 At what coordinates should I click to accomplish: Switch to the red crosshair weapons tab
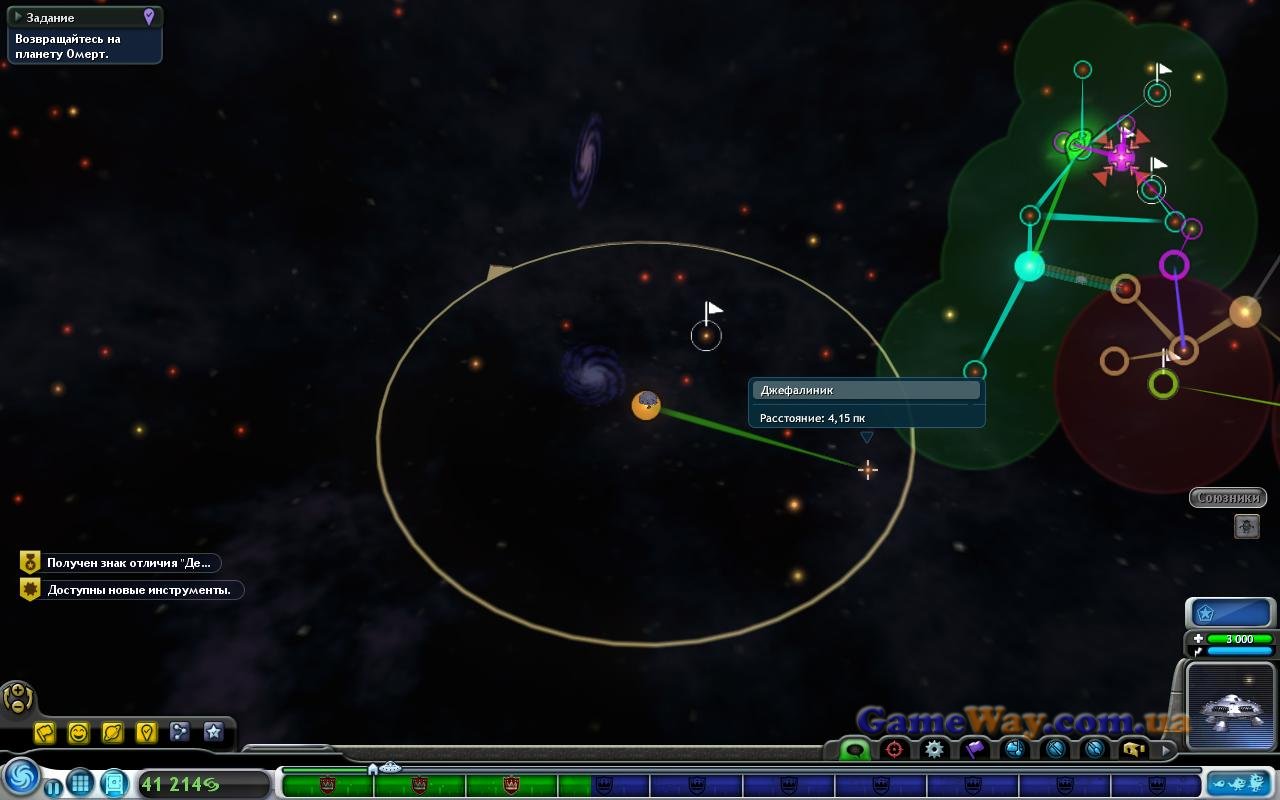click(x=894, y=749)
